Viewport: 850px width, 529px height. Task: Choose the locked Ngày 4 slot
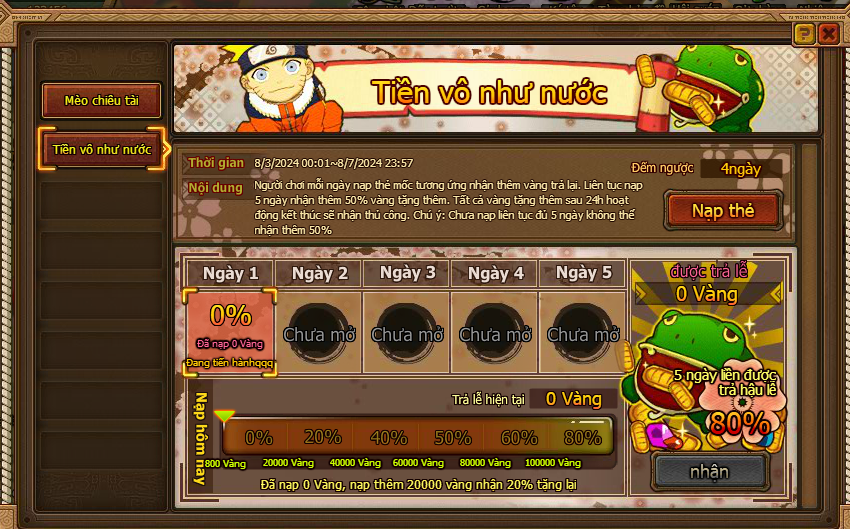point(495,333)
